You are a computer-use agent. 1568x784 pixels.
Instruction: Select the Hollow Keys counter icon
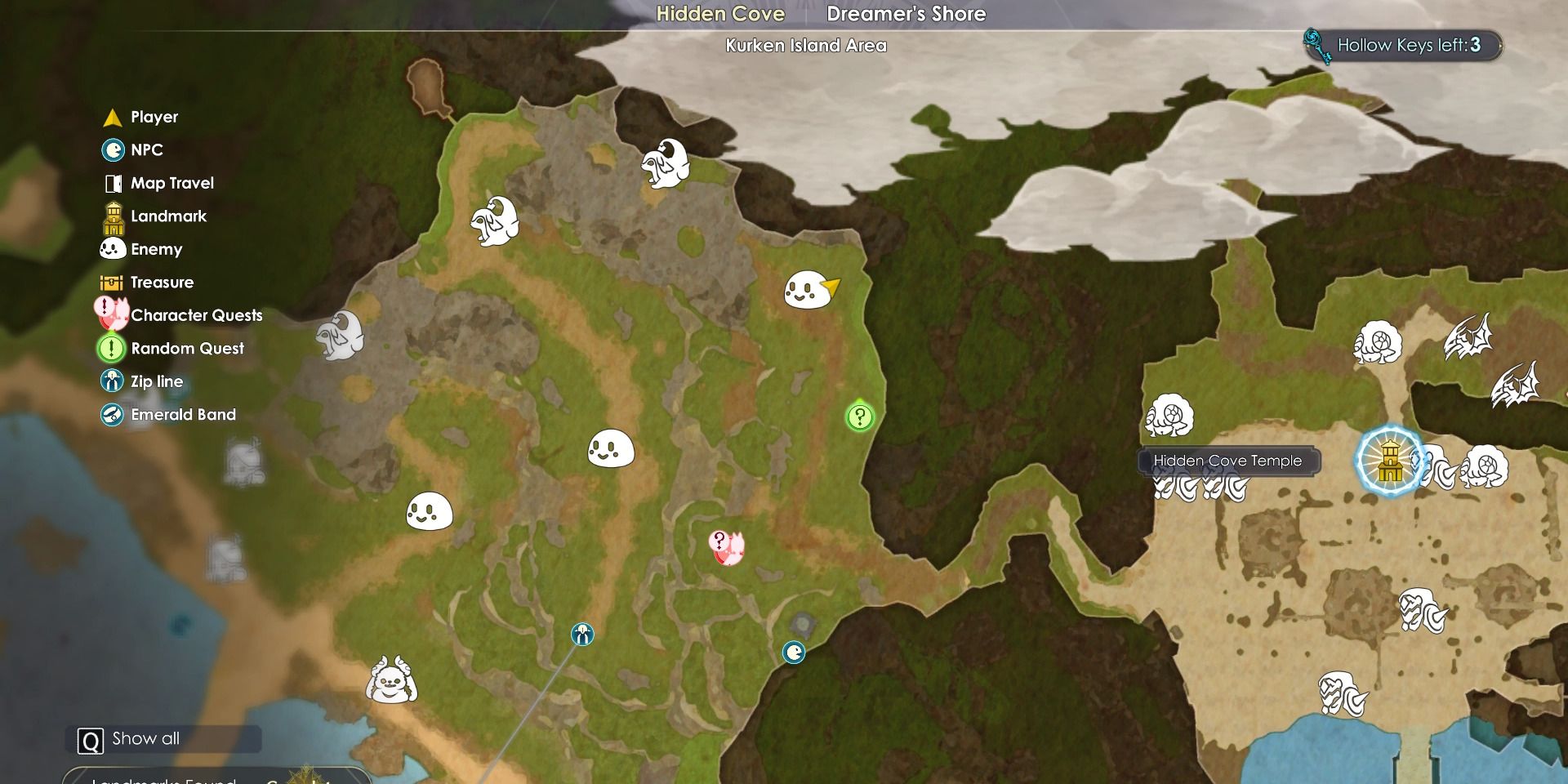tap(1317, 46)
